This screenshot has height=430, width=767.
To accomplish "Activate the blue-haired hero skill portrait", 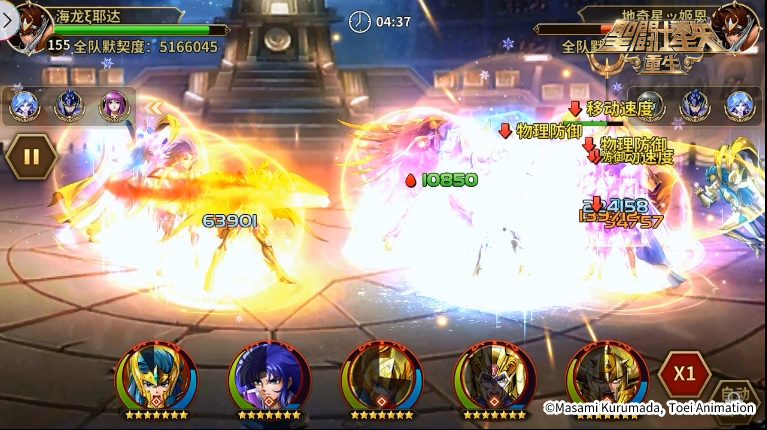I will tap(269, 378).
